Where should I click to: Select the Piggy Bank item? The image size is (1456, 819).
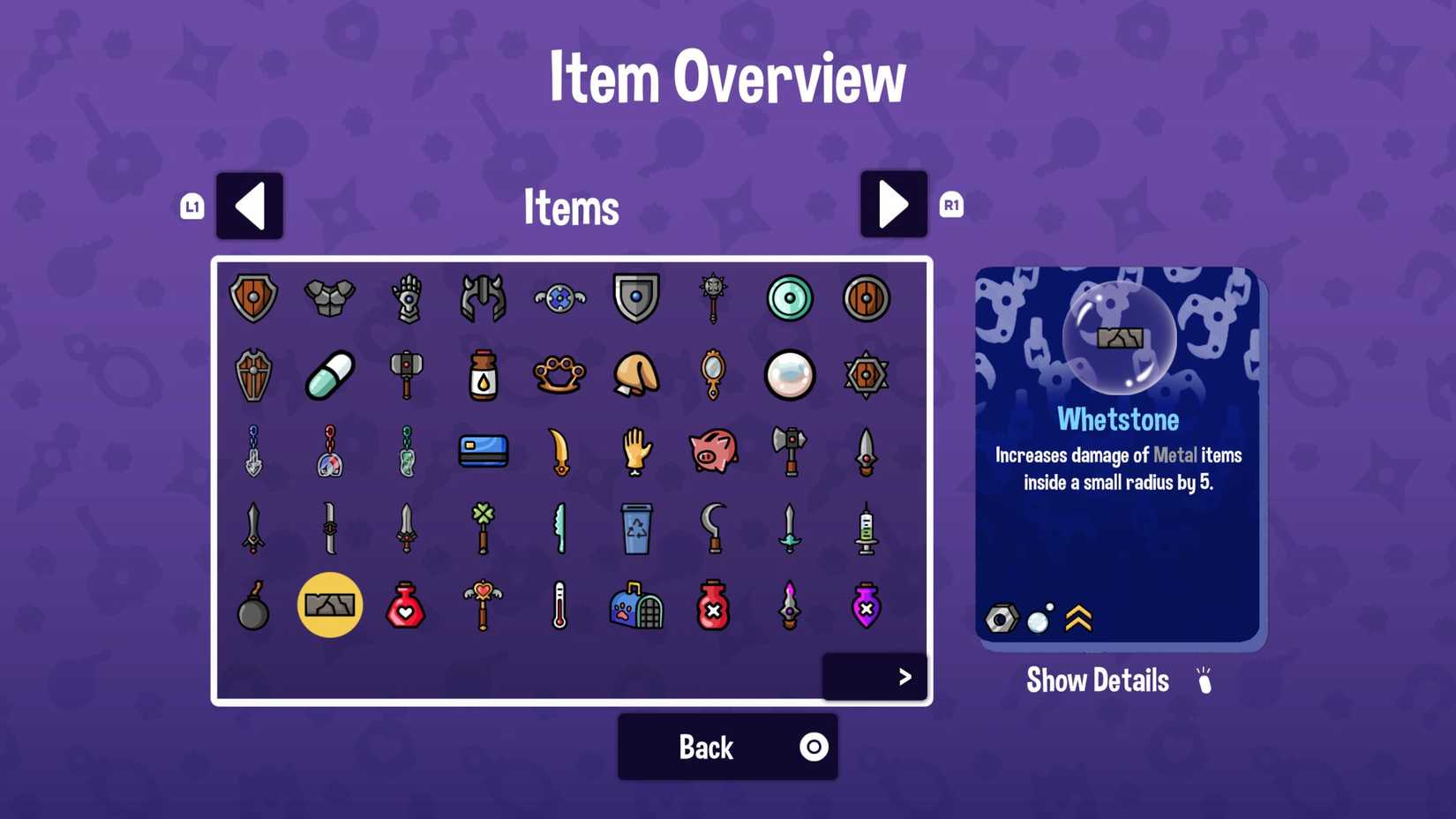(713, 452)
